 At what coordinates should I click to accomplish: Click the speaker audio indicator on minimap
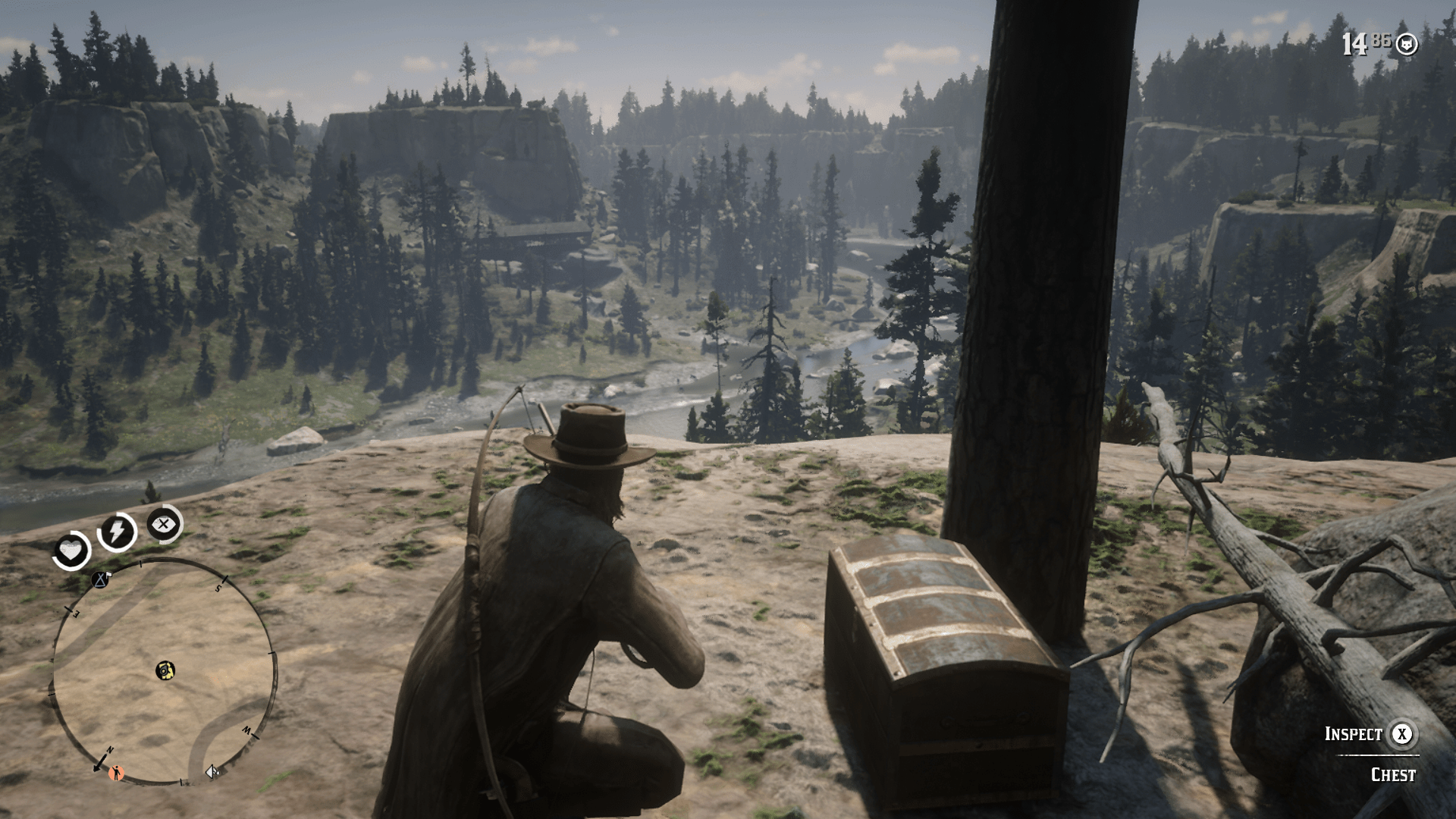point(211,770)
